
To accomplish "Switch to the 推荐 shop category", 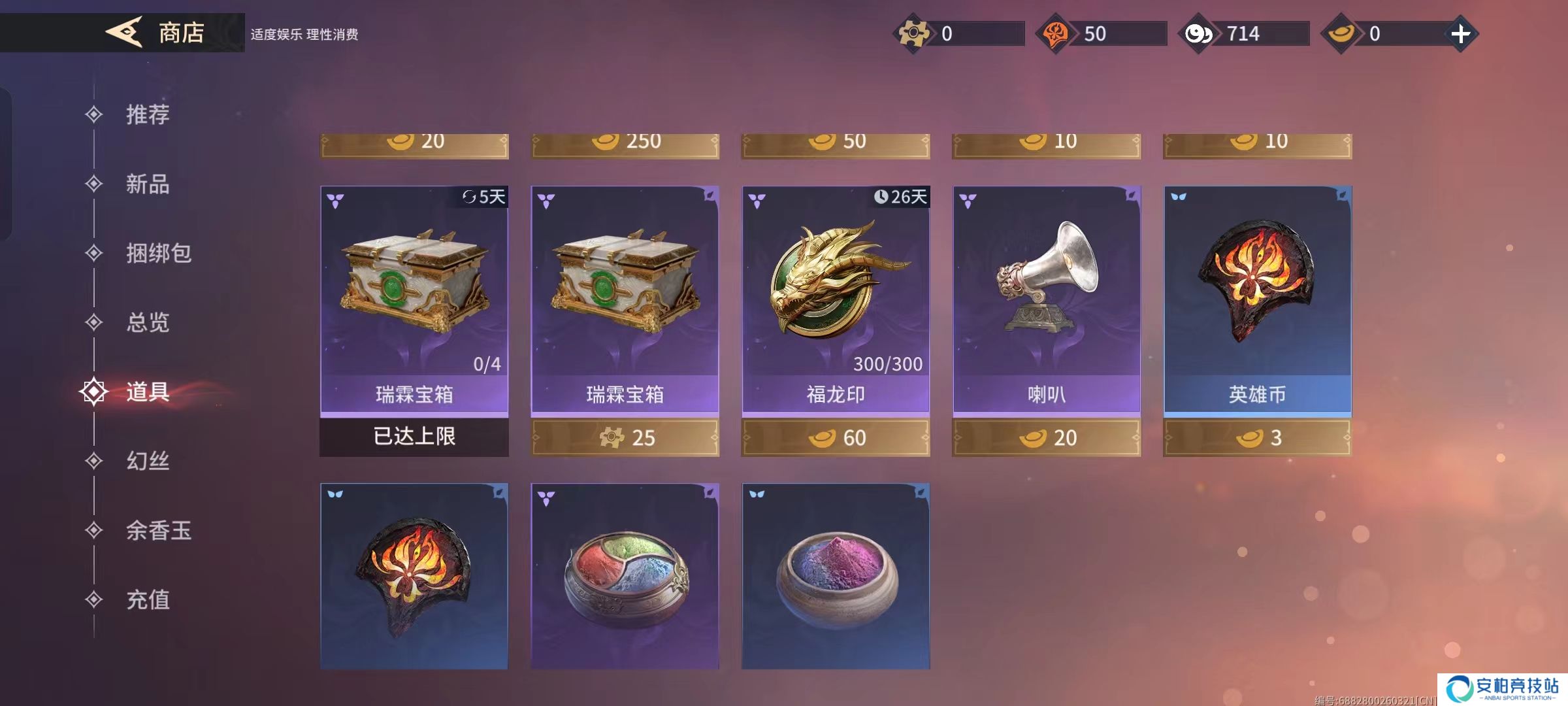I will [x=147, y=115].
